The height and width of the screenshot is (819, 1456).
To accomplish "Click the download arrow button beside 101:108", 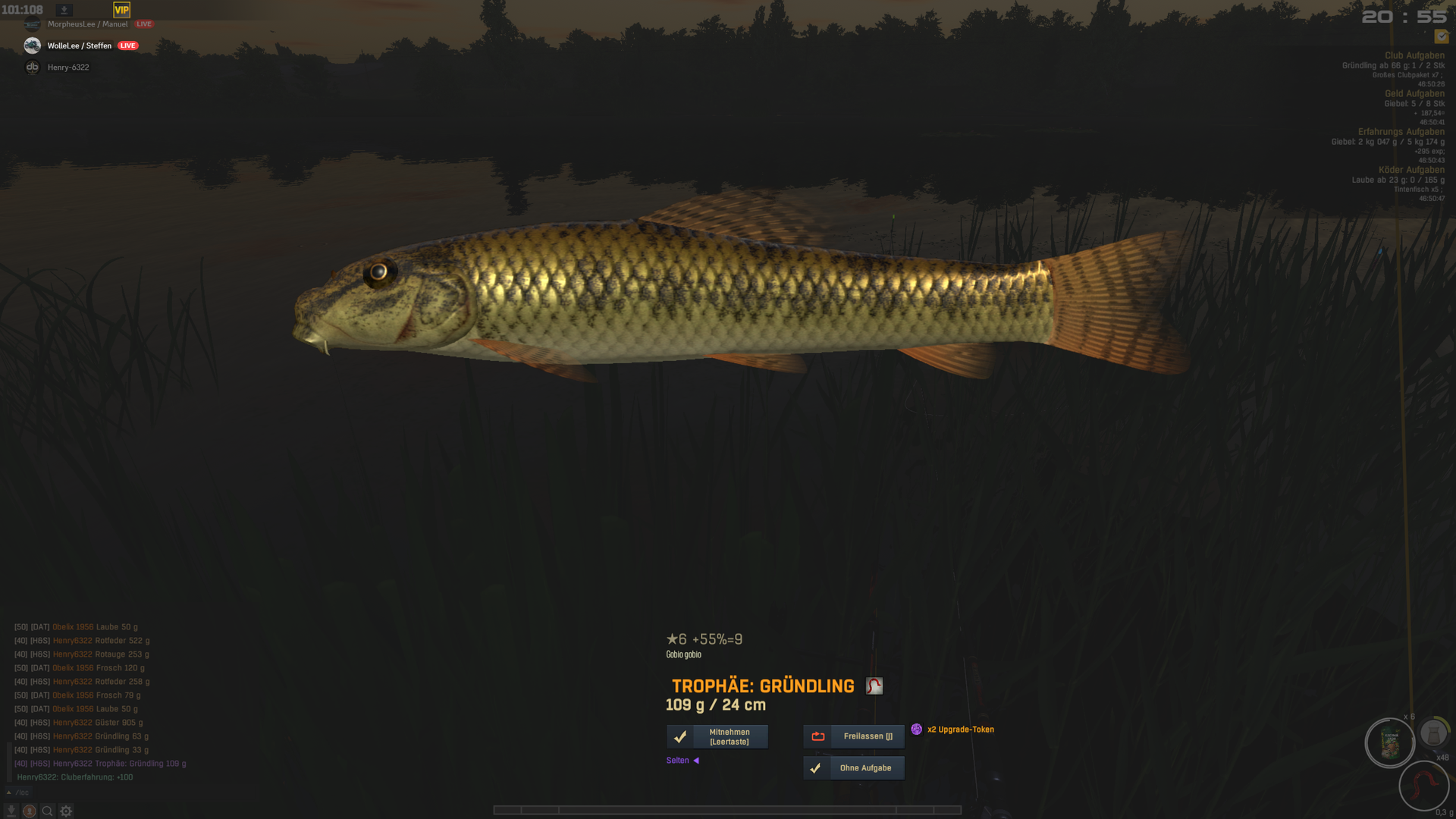I will tap(64, 10).
